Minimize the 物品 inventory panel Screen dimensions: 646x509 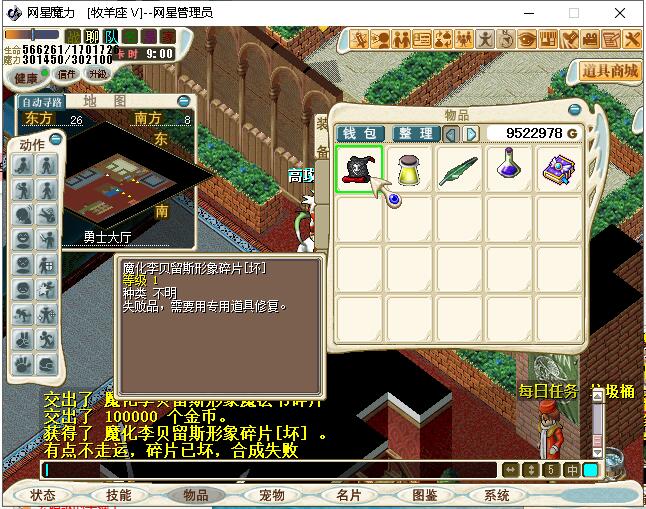[574, 110]
